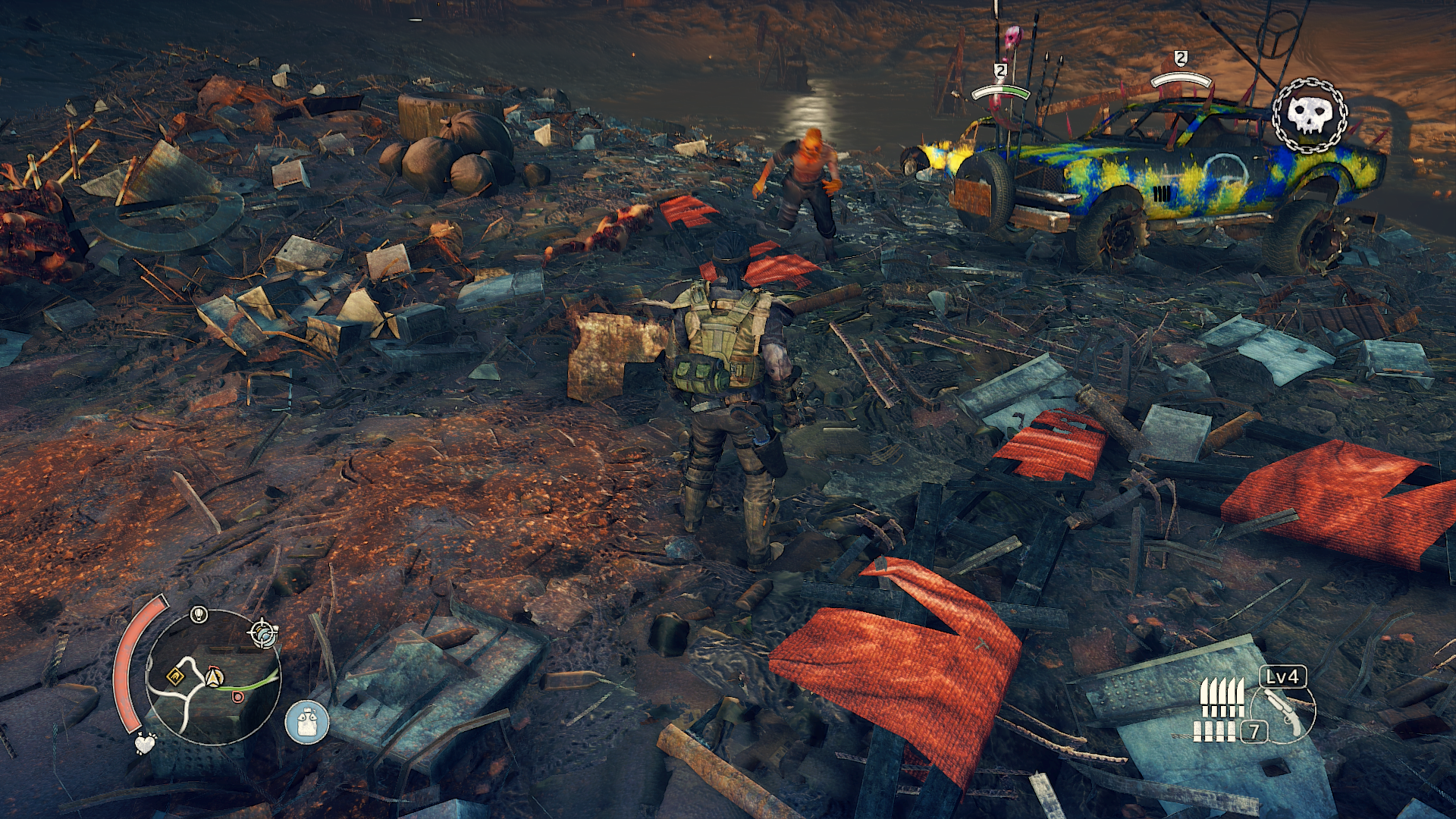Select the small red marker on minimap
This screenshot has width=1456, height=819.
[x=238, y=696]
